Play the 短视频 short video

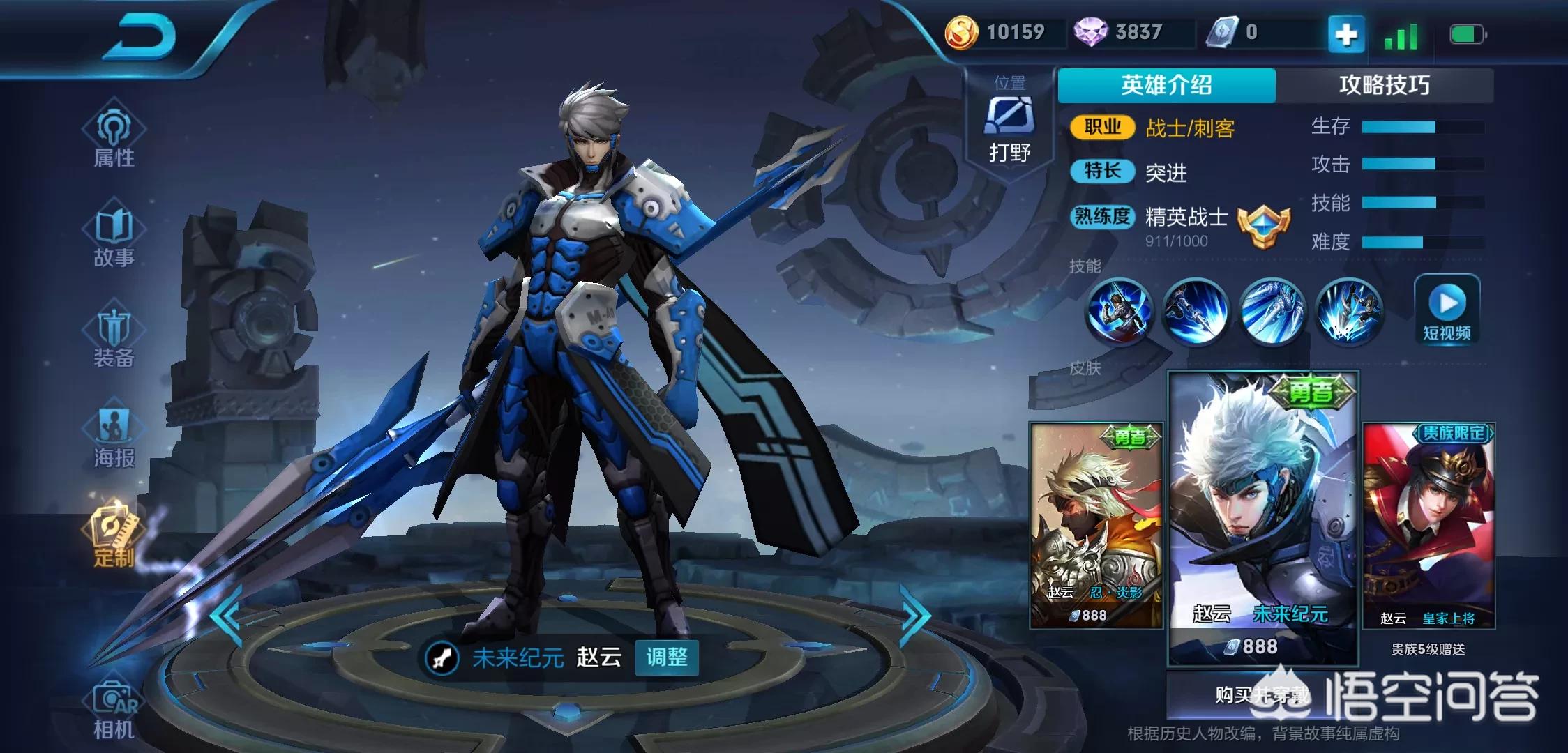pos(1447,309)
